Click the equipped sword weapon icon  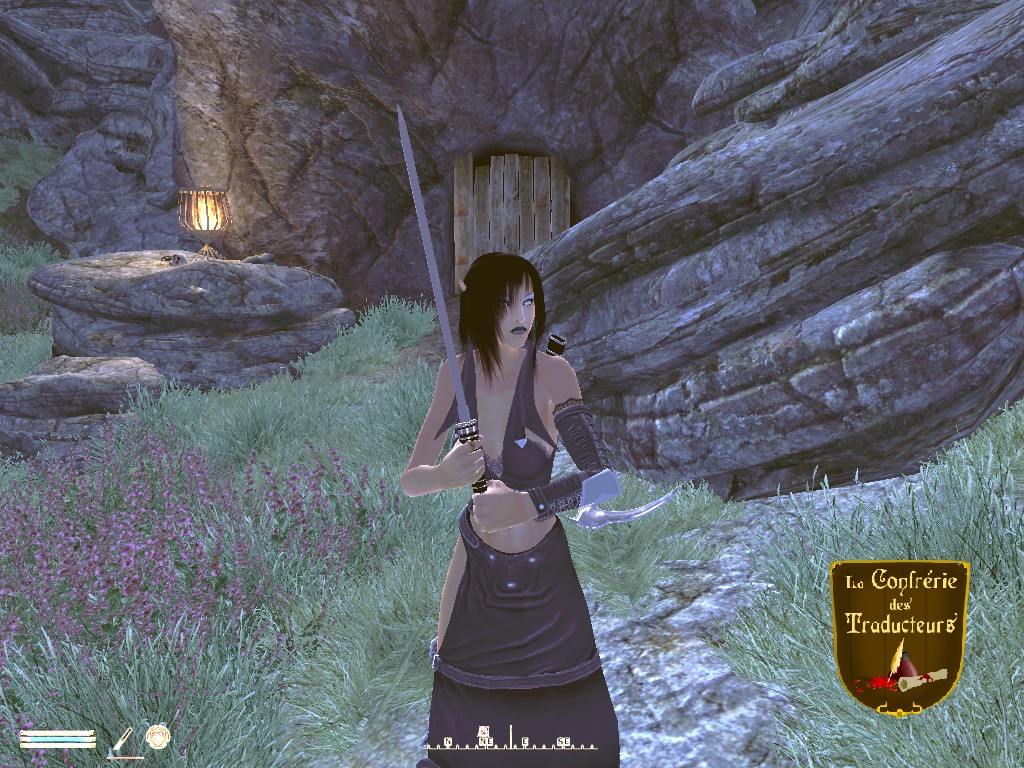(123, 739)
